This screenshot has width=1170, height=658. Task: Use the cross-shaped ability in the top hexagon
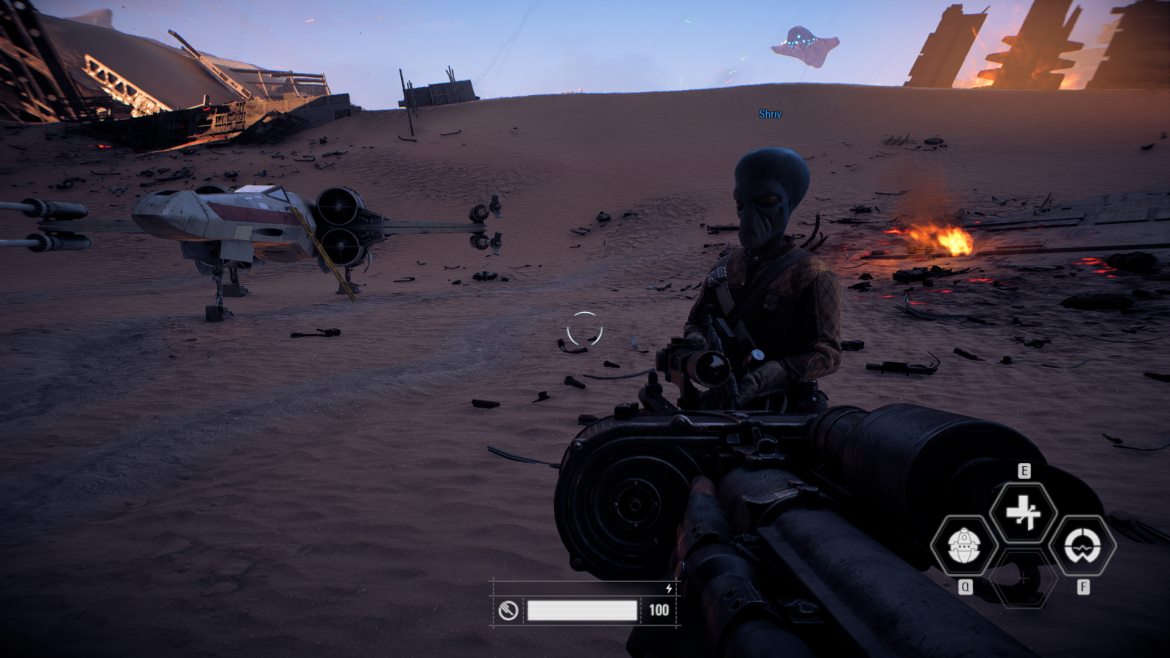(1023, 514)
